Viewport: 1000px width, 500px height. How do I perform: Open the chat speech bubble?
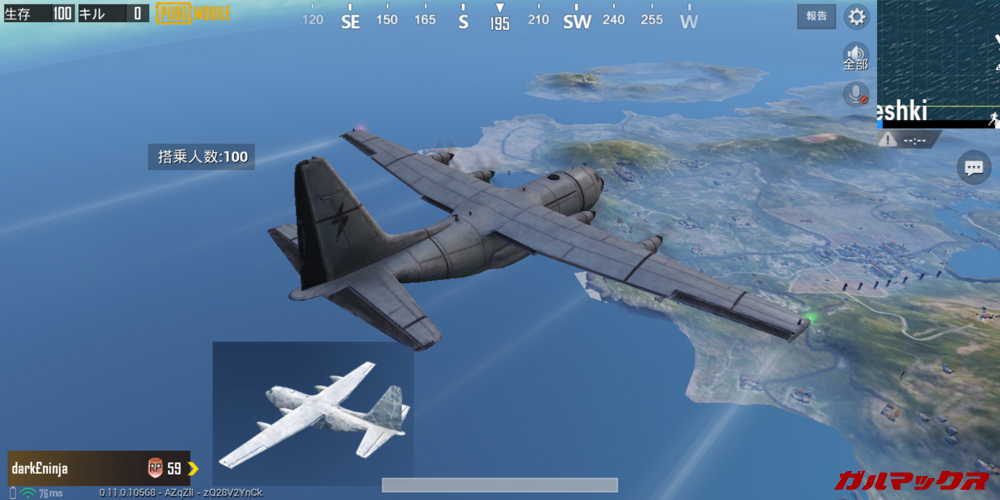coord(973,167)
